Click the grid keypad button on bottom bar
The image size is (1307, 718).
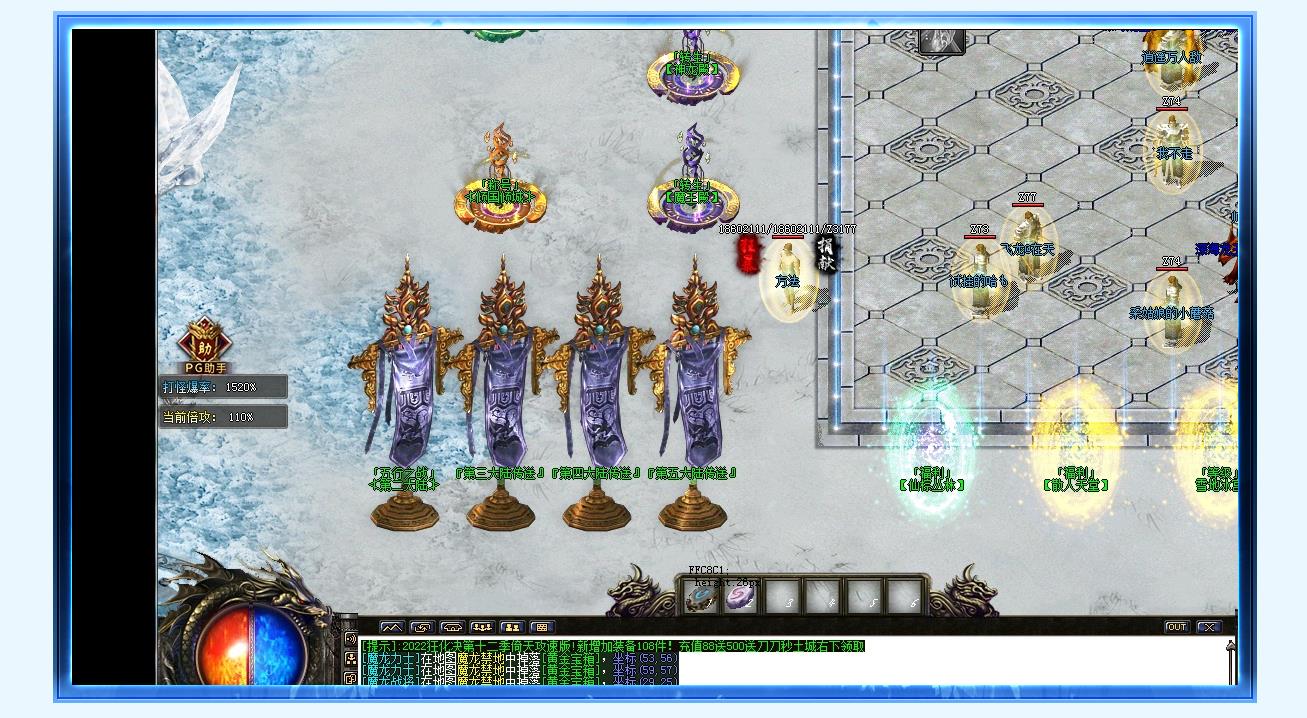pyautogui.click(x=542, y=627)
